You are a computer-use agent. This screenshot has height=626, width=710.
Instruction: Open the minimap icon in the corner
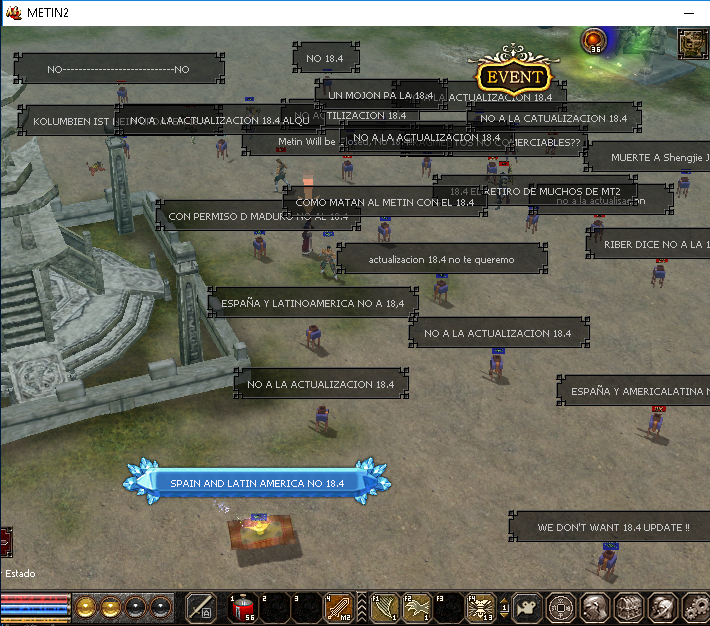pyautogui.click(x=692, y=43)
